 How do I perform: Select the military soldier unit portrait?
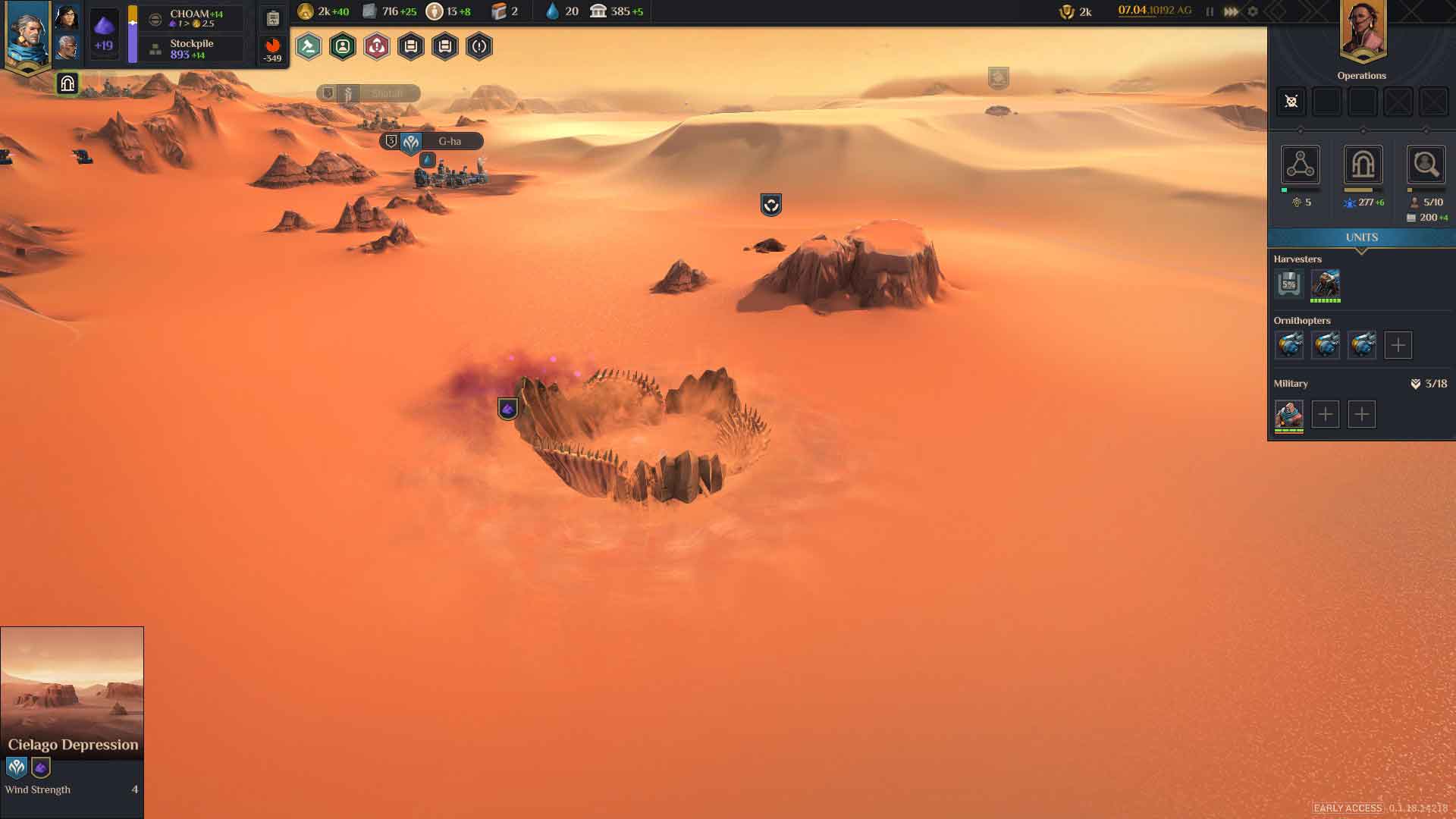(1289, 414)
